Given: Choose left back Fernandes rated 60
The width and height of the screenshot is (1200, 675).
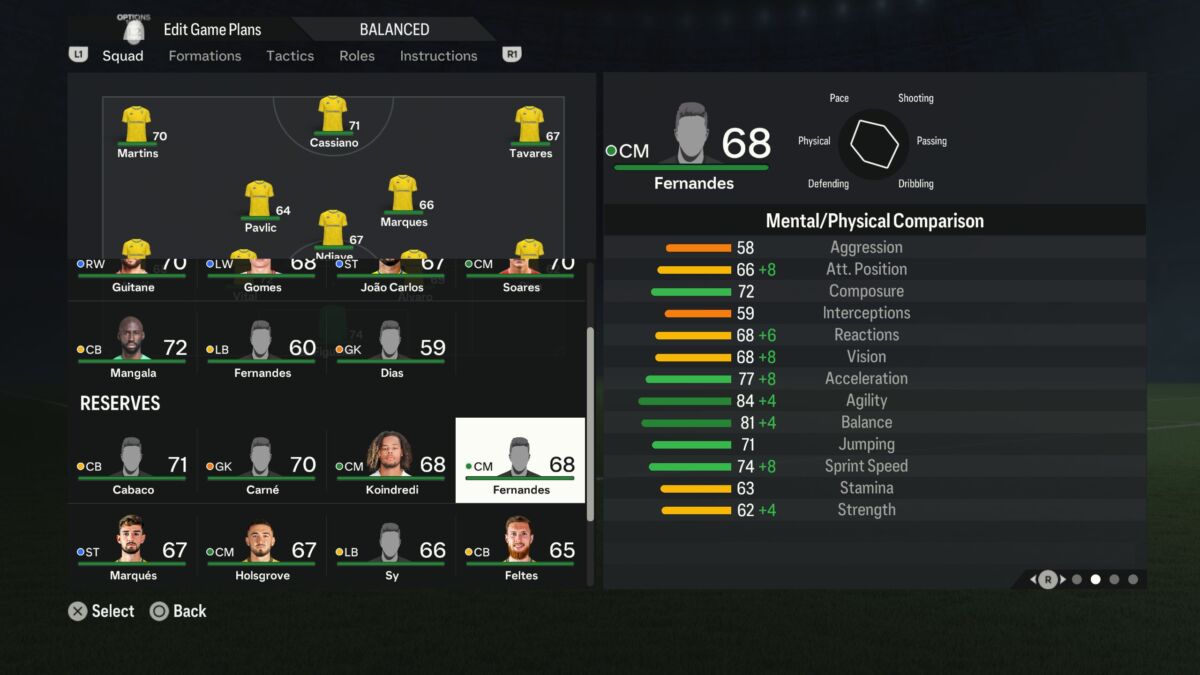Looking at the screenshot, I should coord(262,350).
